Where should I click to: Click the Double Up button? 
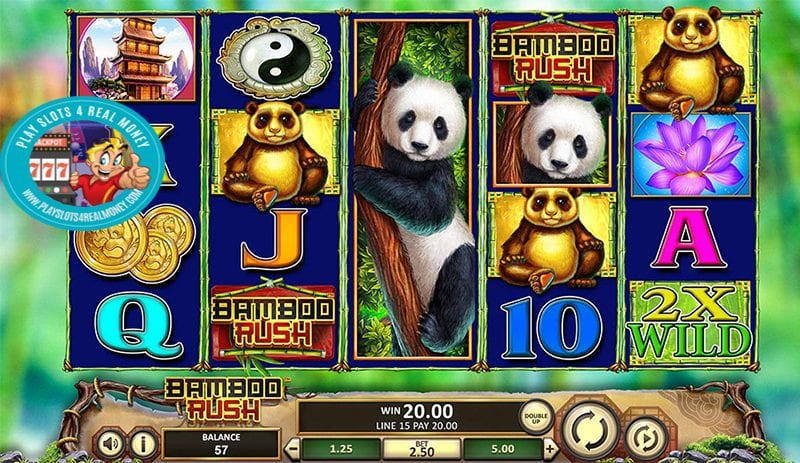click(536, 415)
